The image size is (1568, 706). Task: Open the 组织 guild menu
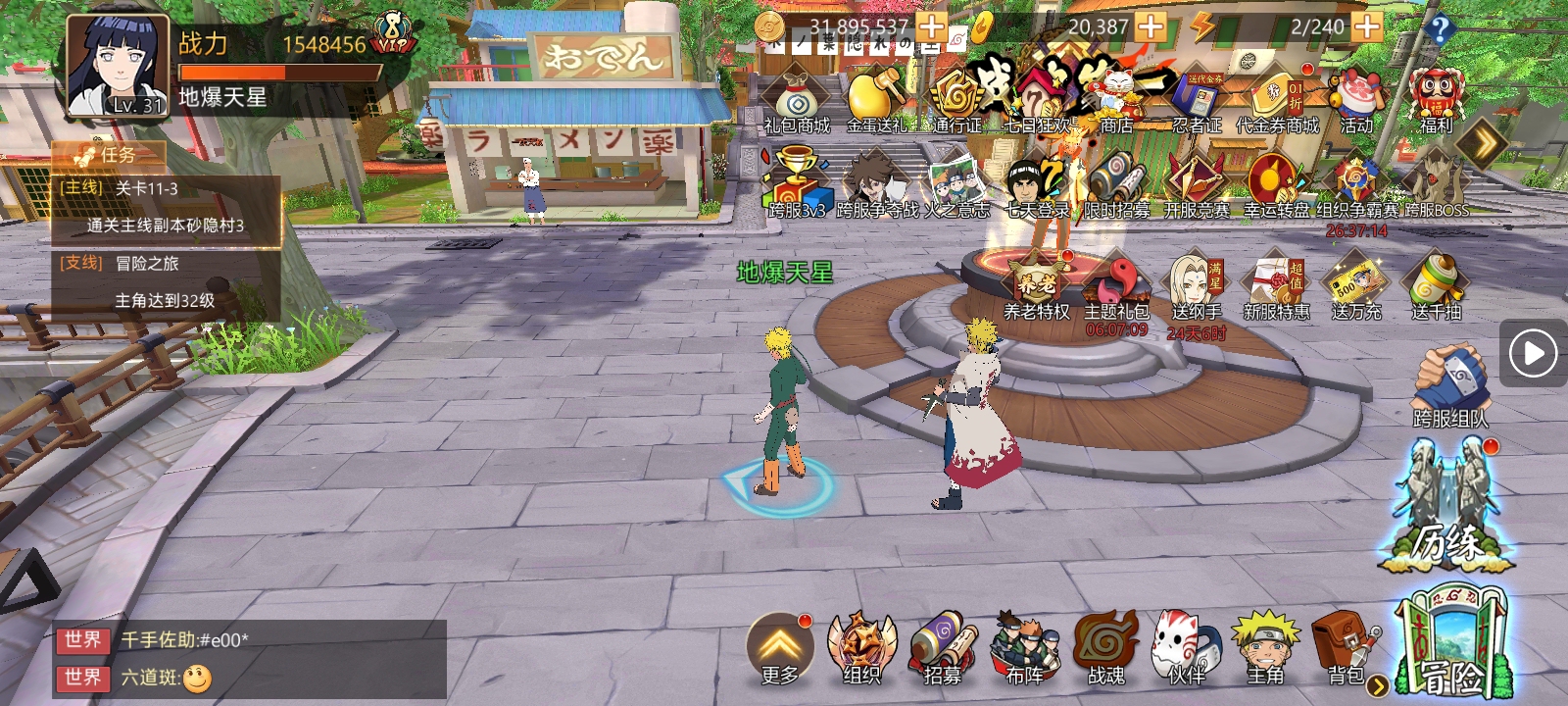[x=861, y=645]
